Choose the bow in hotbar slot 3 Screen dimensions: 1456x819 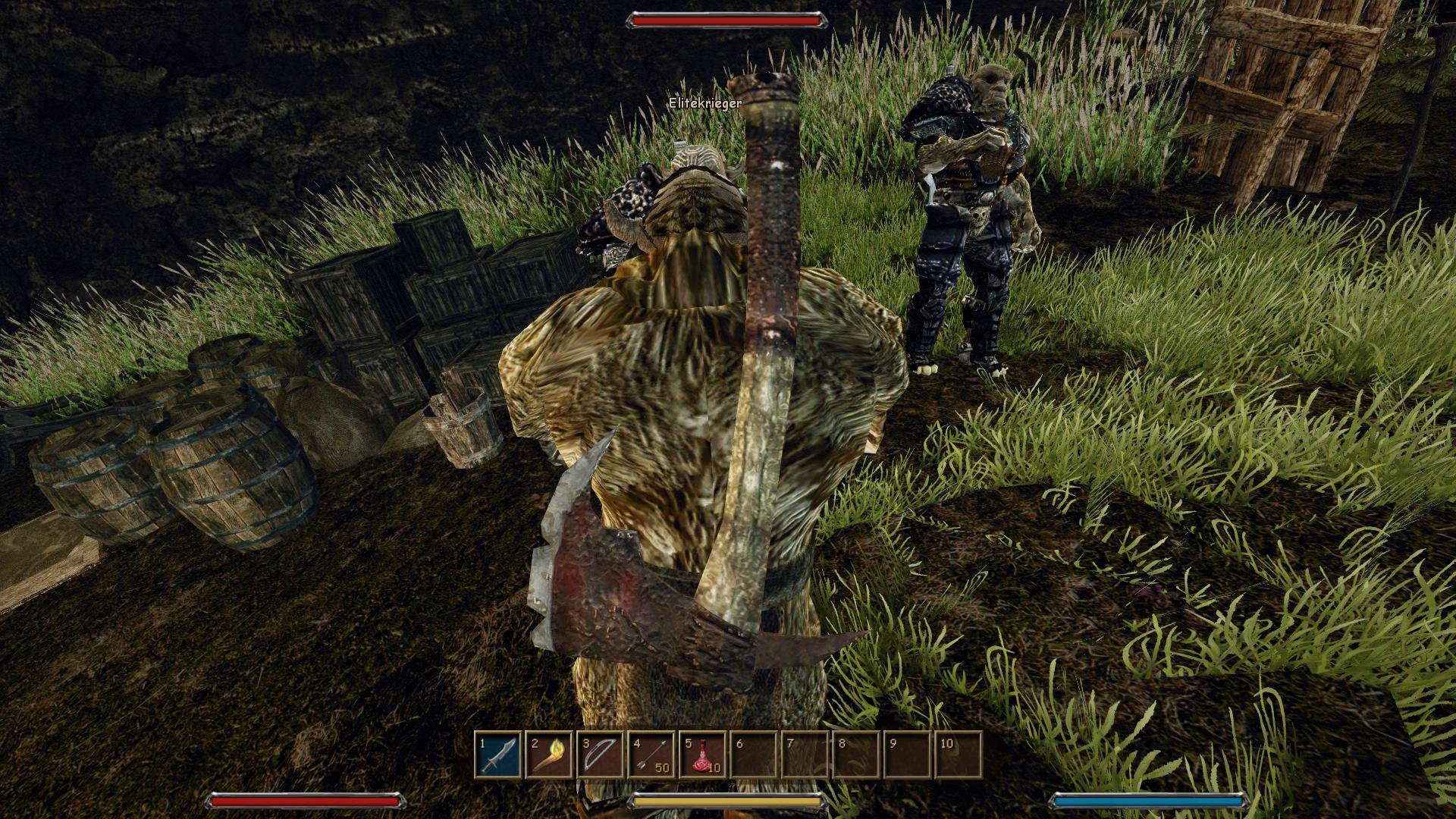(601, 755)
